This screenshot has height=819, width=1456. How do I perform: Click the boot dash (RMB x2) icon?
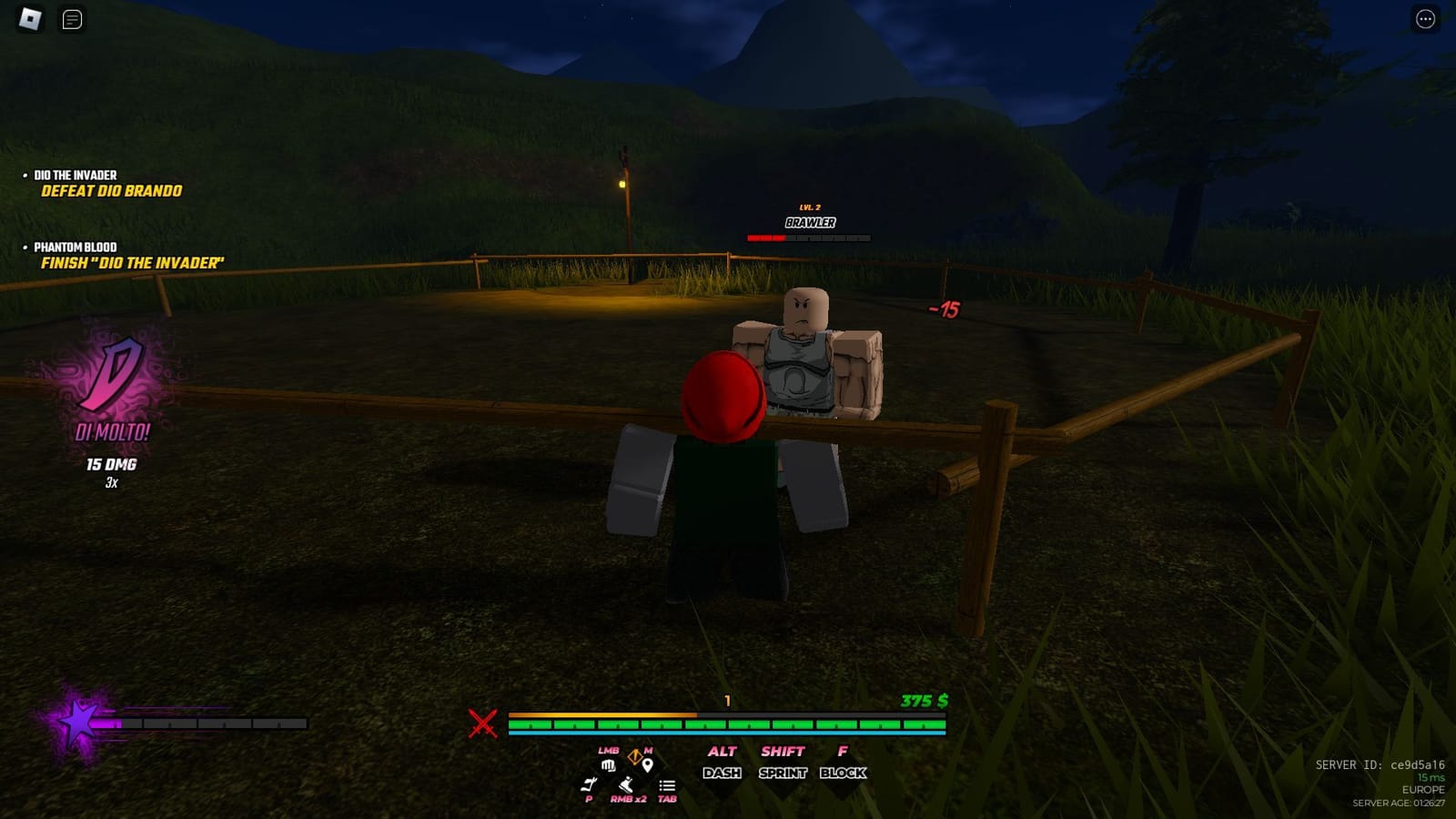pos(626,785)
